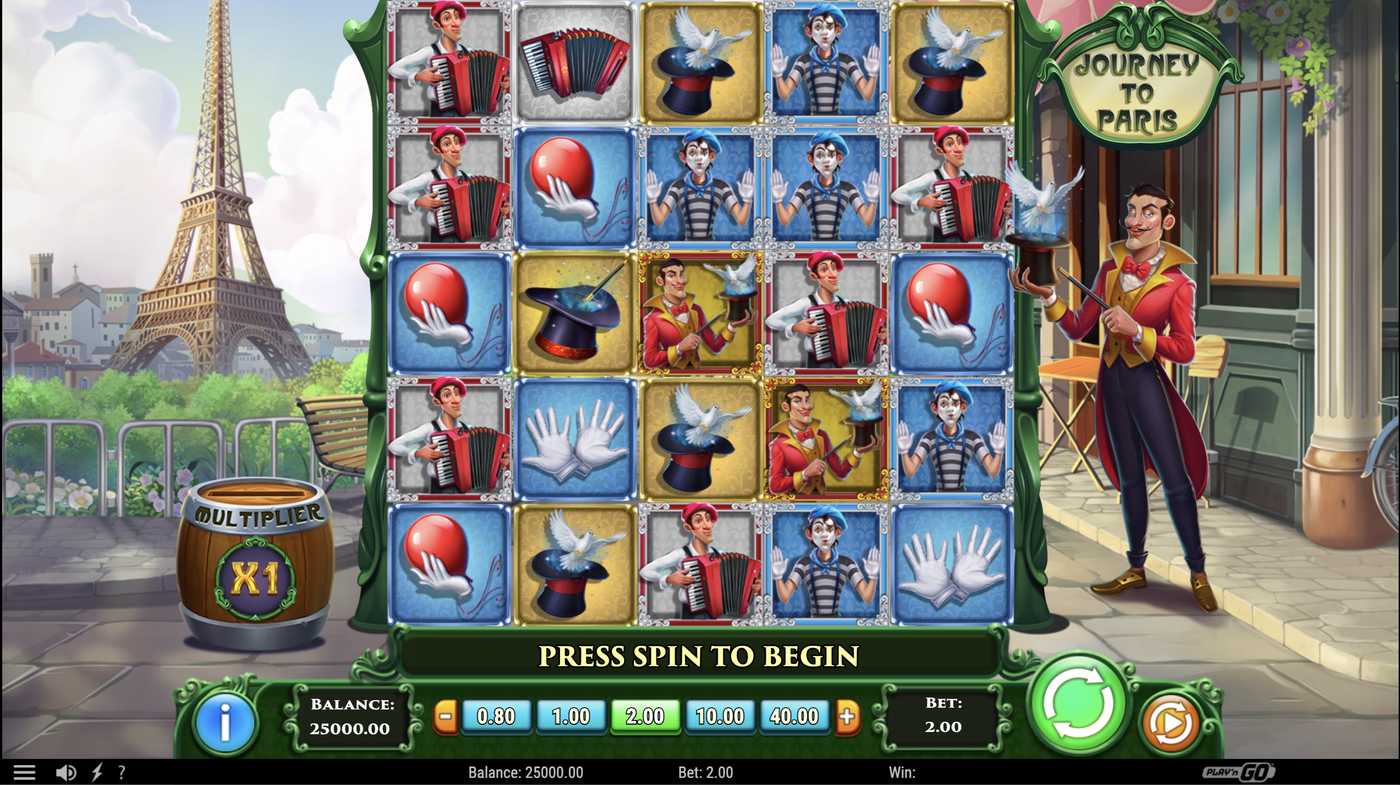Toggle the 0.80 bet option
This screenshot has width=1400, height=785.
coord(497,716)
